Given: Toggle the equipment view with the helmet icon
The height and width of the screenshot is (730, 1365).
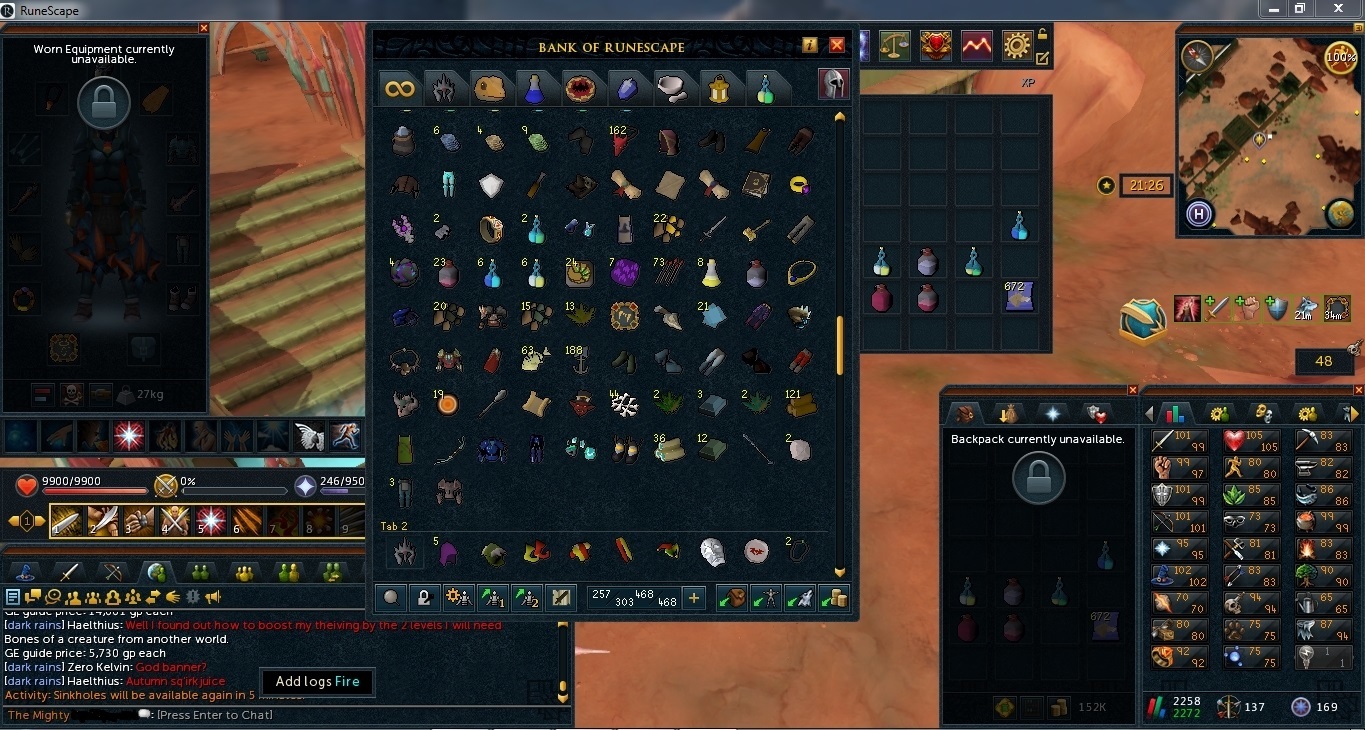Looking at the screenshot, I should pos(833,84).
